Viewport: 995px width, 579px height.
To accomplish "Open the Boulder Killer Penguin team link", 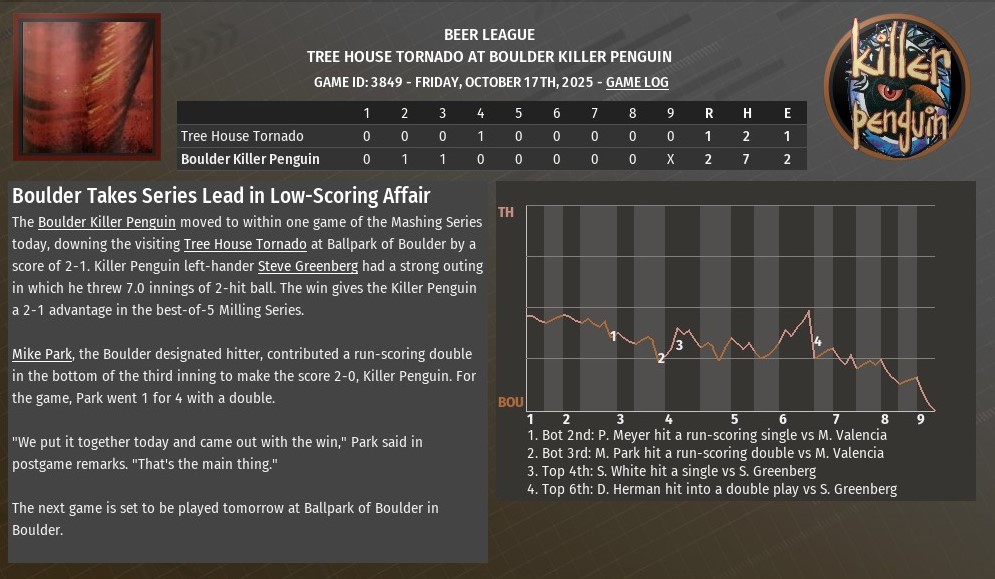I will click(107, 222).
